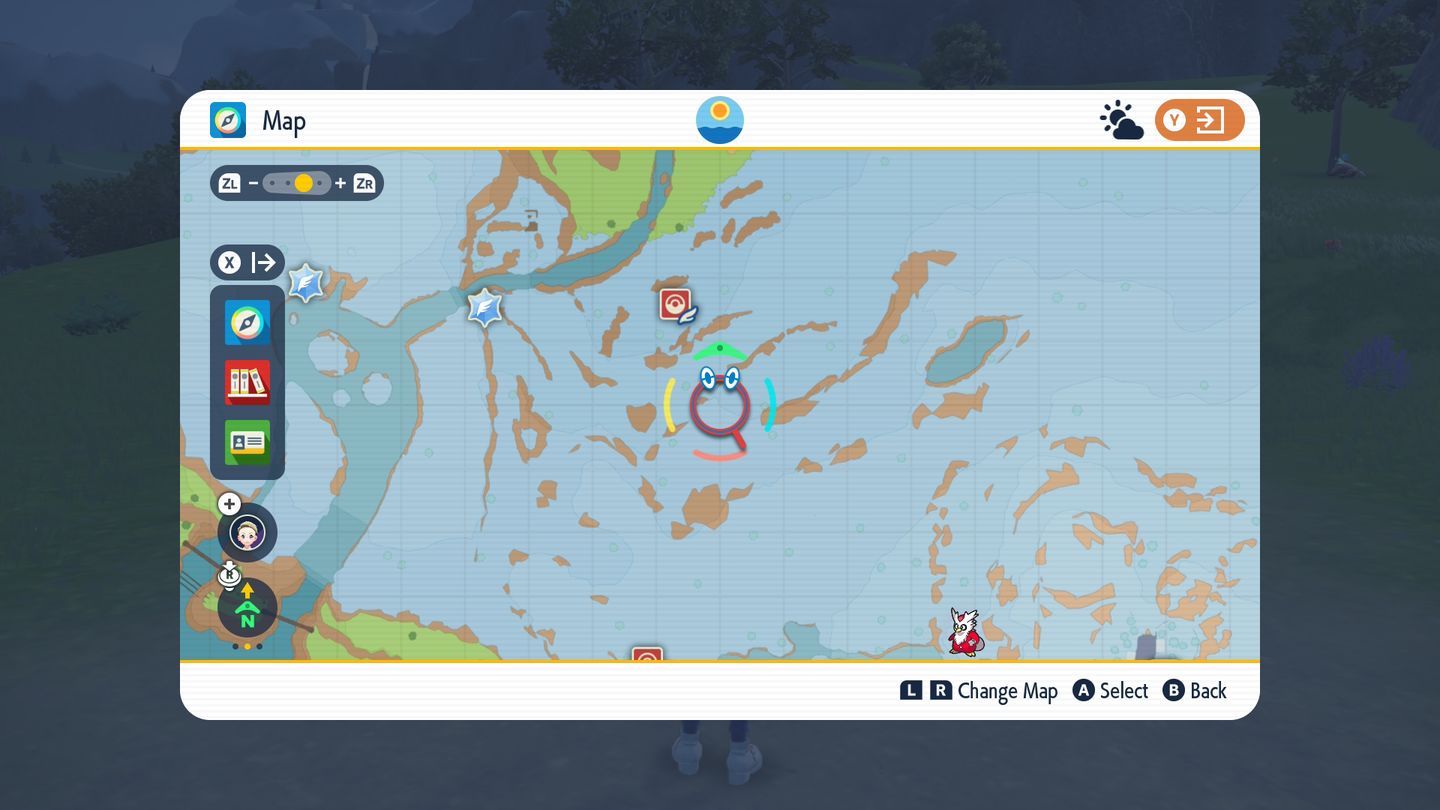The height and width of the screenshot is (810, 1440).
Task: Select the Pokémon Center fly point marker
Action: click(677, 305)
